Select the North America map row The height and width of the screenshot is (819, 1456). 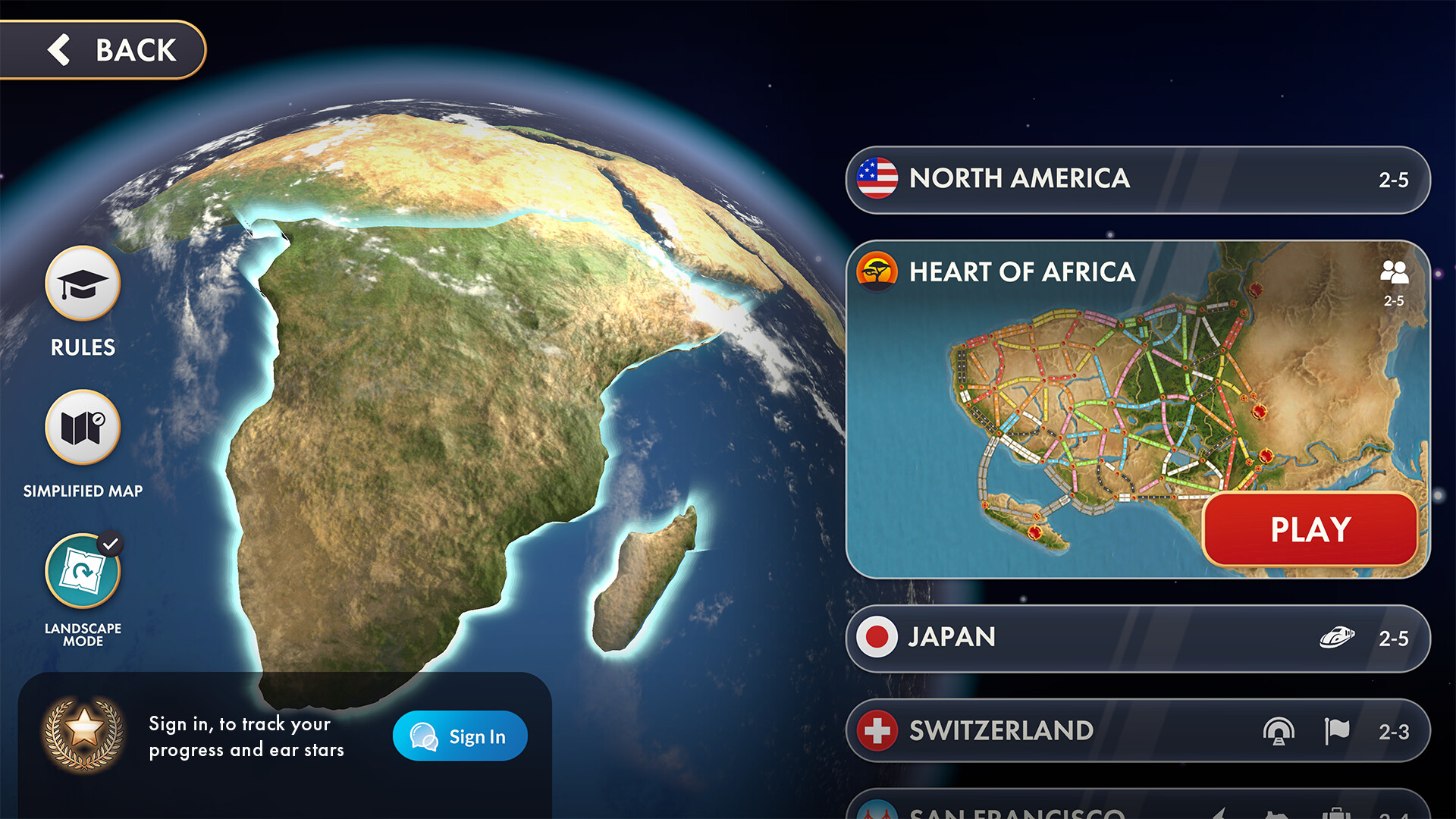point(1100,180)
